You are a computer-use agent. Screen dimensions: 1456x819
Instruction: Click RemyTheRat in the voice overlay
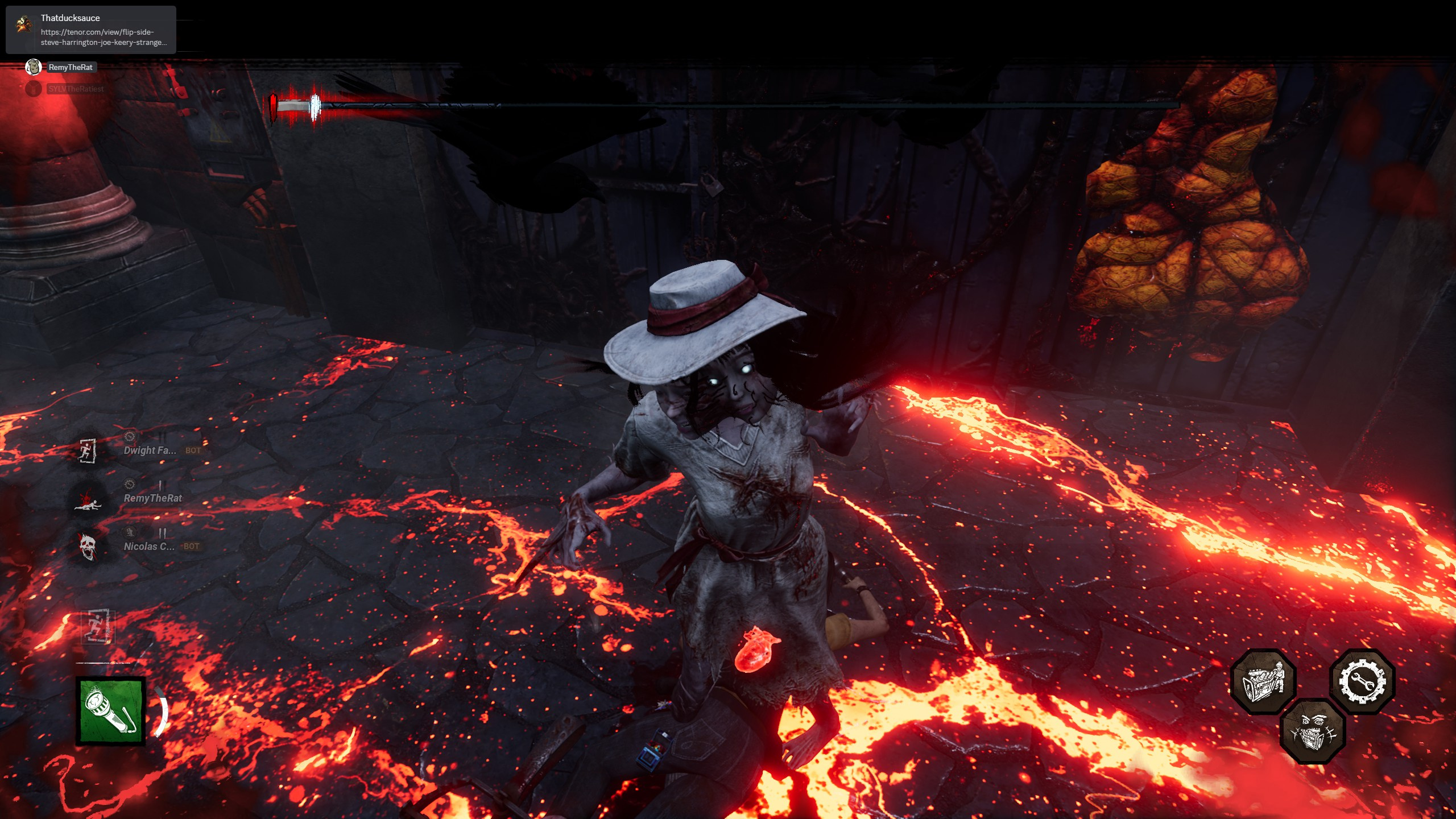70,68
